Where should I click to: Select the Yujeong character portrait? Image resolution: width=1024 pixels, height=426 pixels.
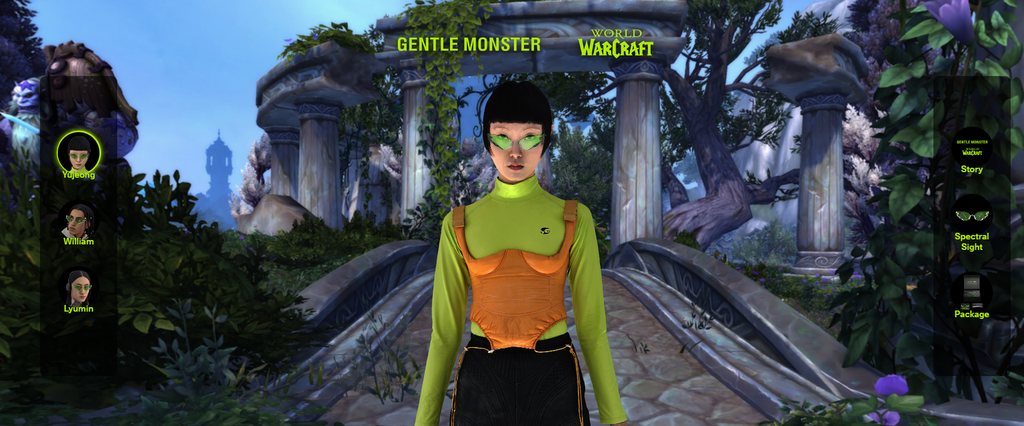click(x=78, y=152)
